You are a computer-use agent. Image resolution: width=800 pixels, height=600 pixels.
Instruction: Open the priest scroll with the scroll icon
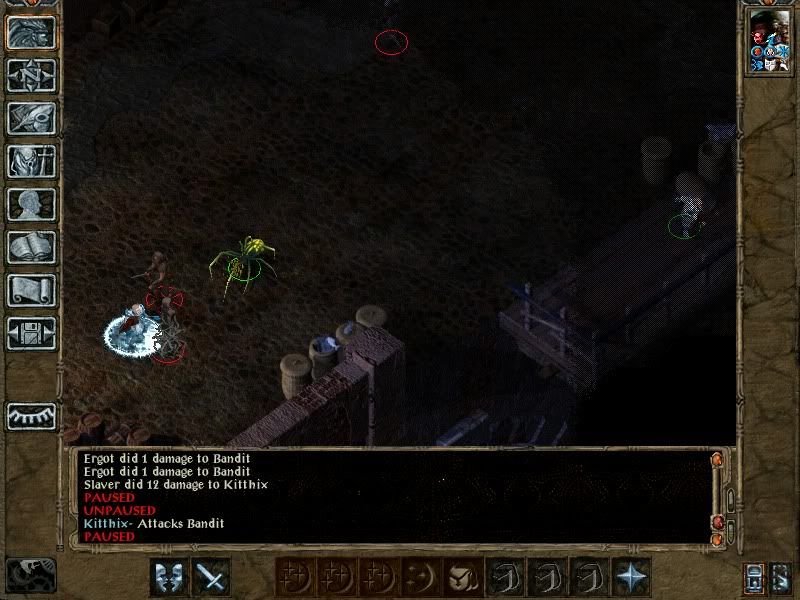tap(32, 290)
